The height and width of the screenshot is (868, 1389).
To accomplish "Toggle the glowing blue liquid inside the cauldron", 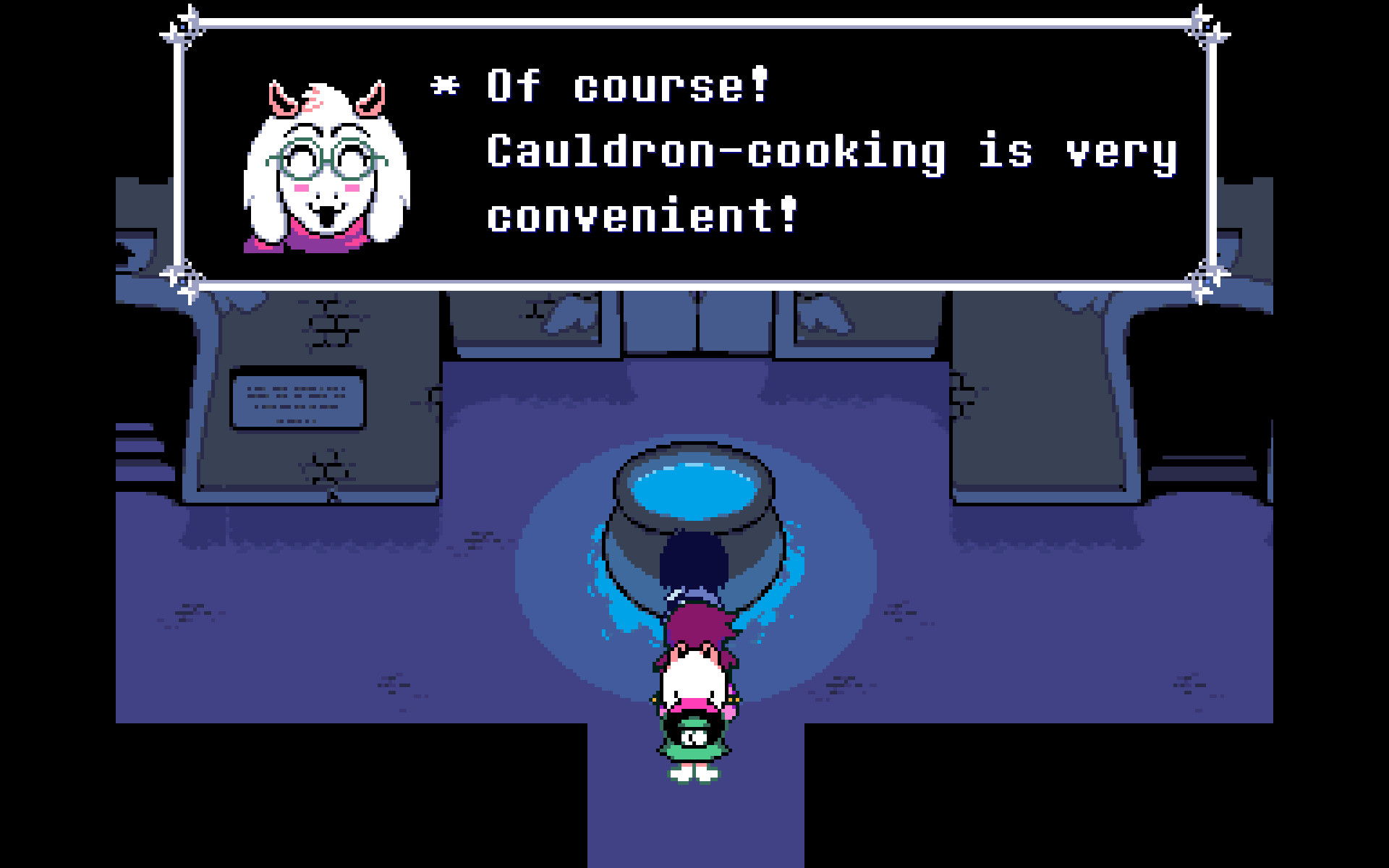I will coord(694,488).
